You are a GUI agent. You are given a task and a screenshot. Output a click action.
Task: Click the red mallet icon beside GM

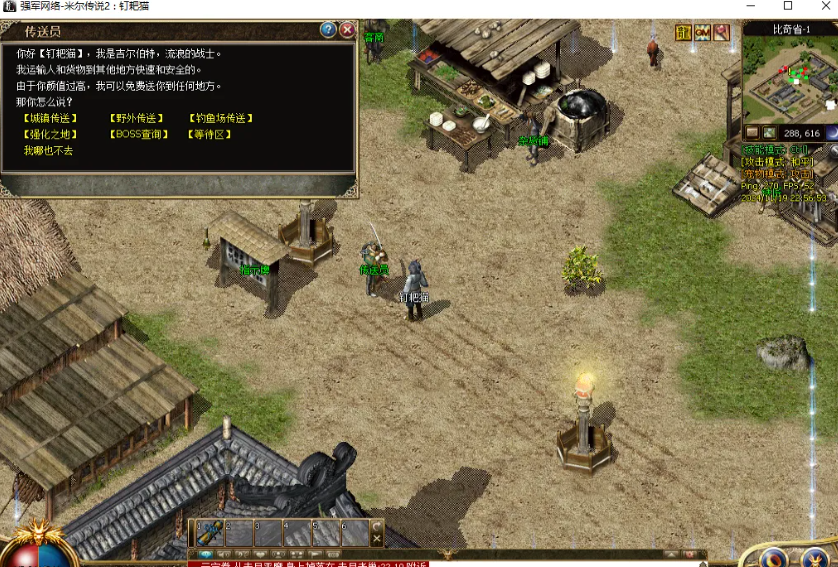(x=721, y=33)
